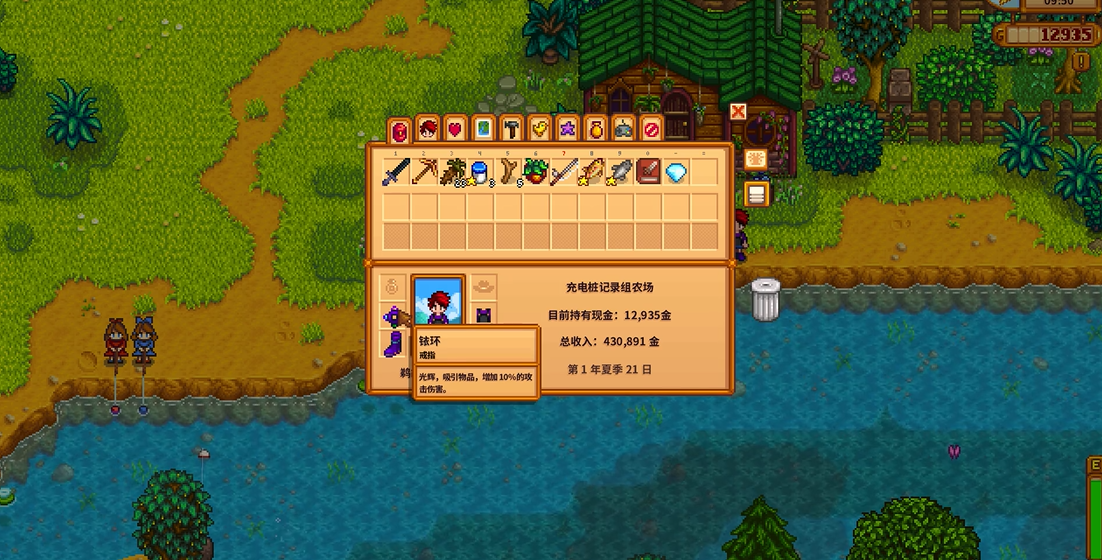Image resolution: width=1102 pixels, height=560 pixels.
Task: Switch to the Skills tab with the character face
Action: [x=428, y=130]
